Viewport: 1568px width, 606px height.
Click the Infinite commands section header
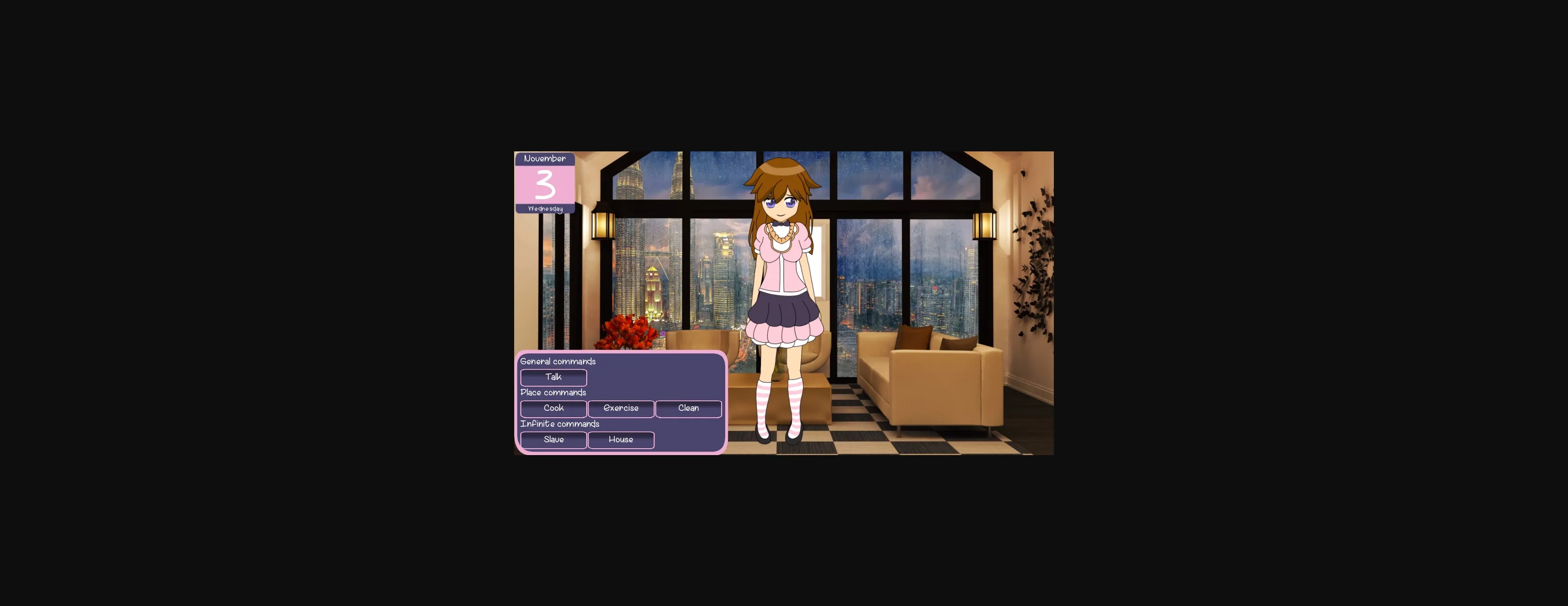(x=559, y=424)
